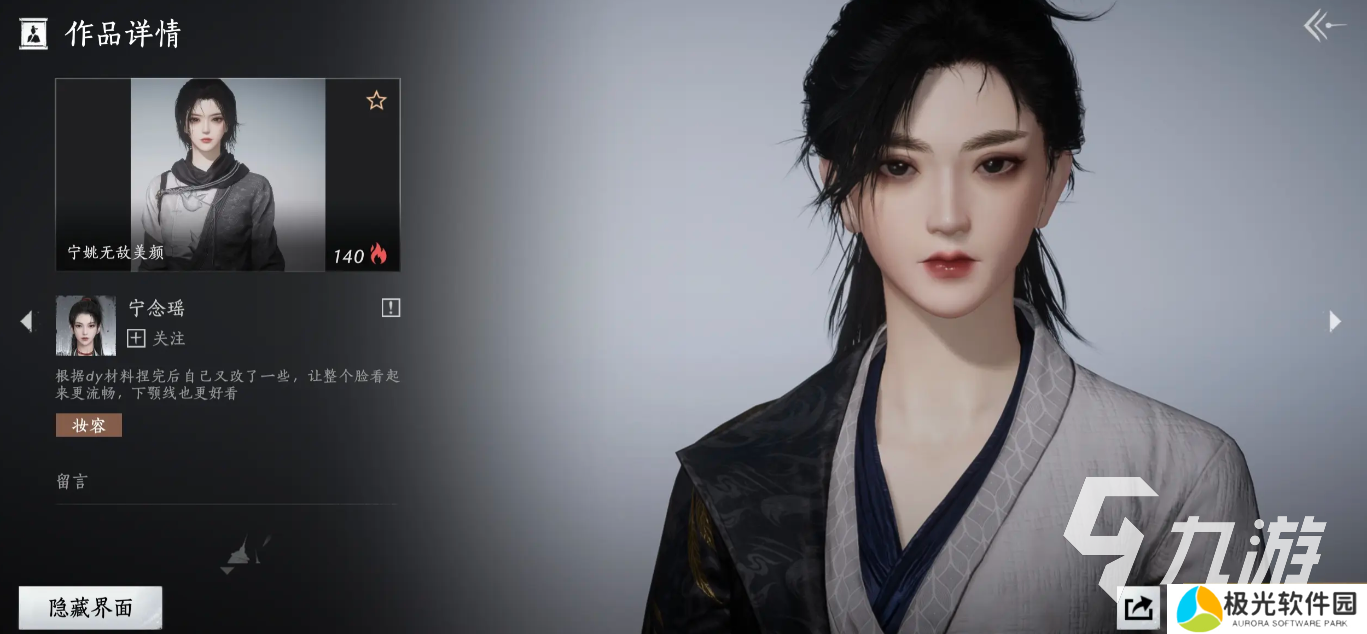The width and height of the screenshot is (1367, 634).
Task: Return using the back arrow icon
Action: click(1324, 26)
